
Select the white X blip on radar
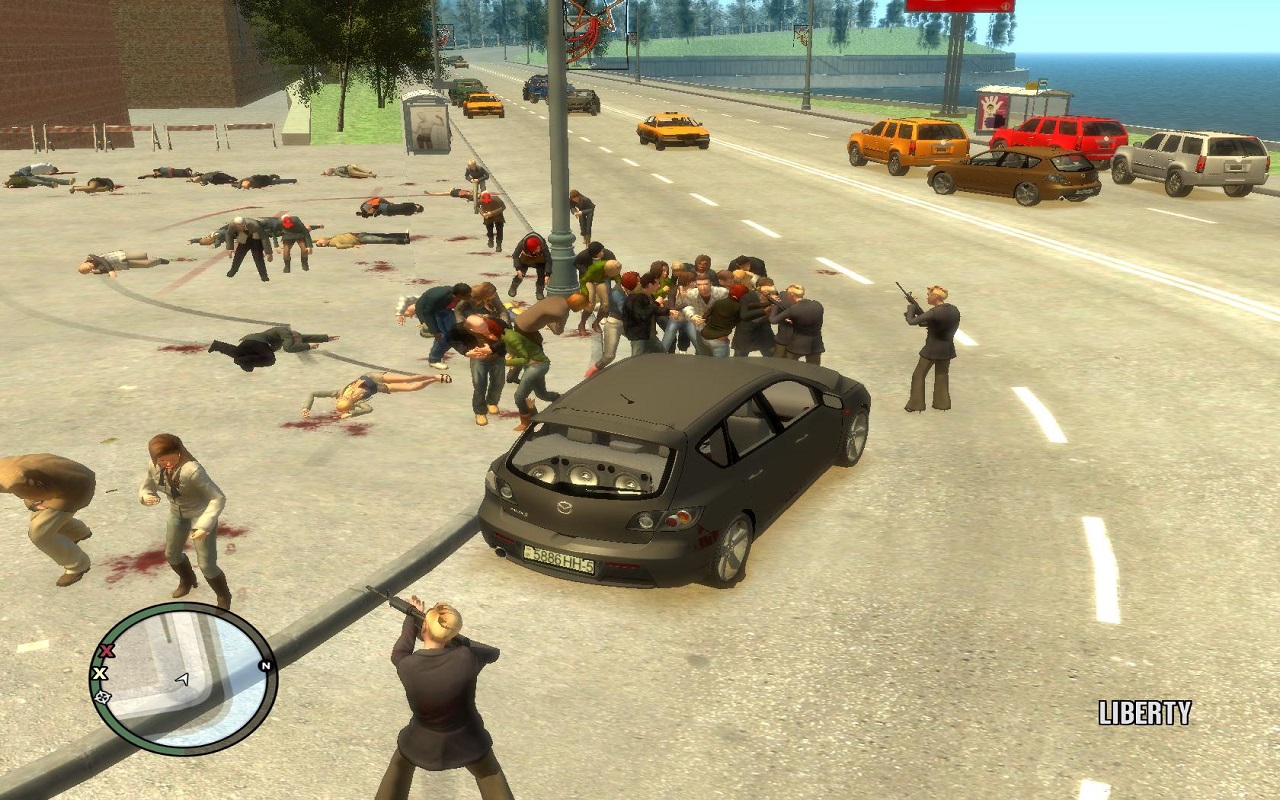[x=100, y=673]
